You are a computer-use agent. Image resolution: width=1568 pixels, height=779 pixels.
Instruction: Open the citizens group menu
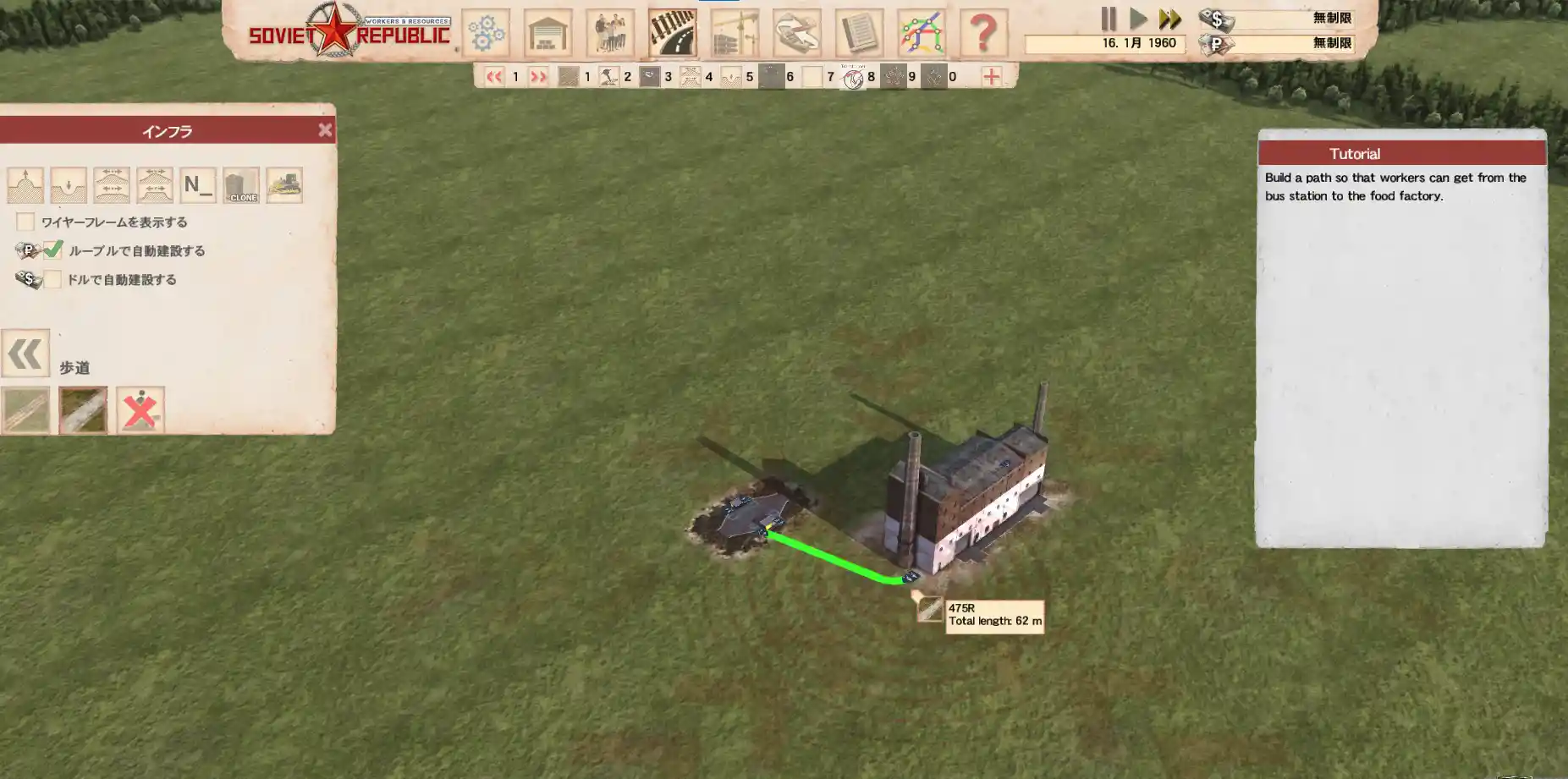click(610, 34)
